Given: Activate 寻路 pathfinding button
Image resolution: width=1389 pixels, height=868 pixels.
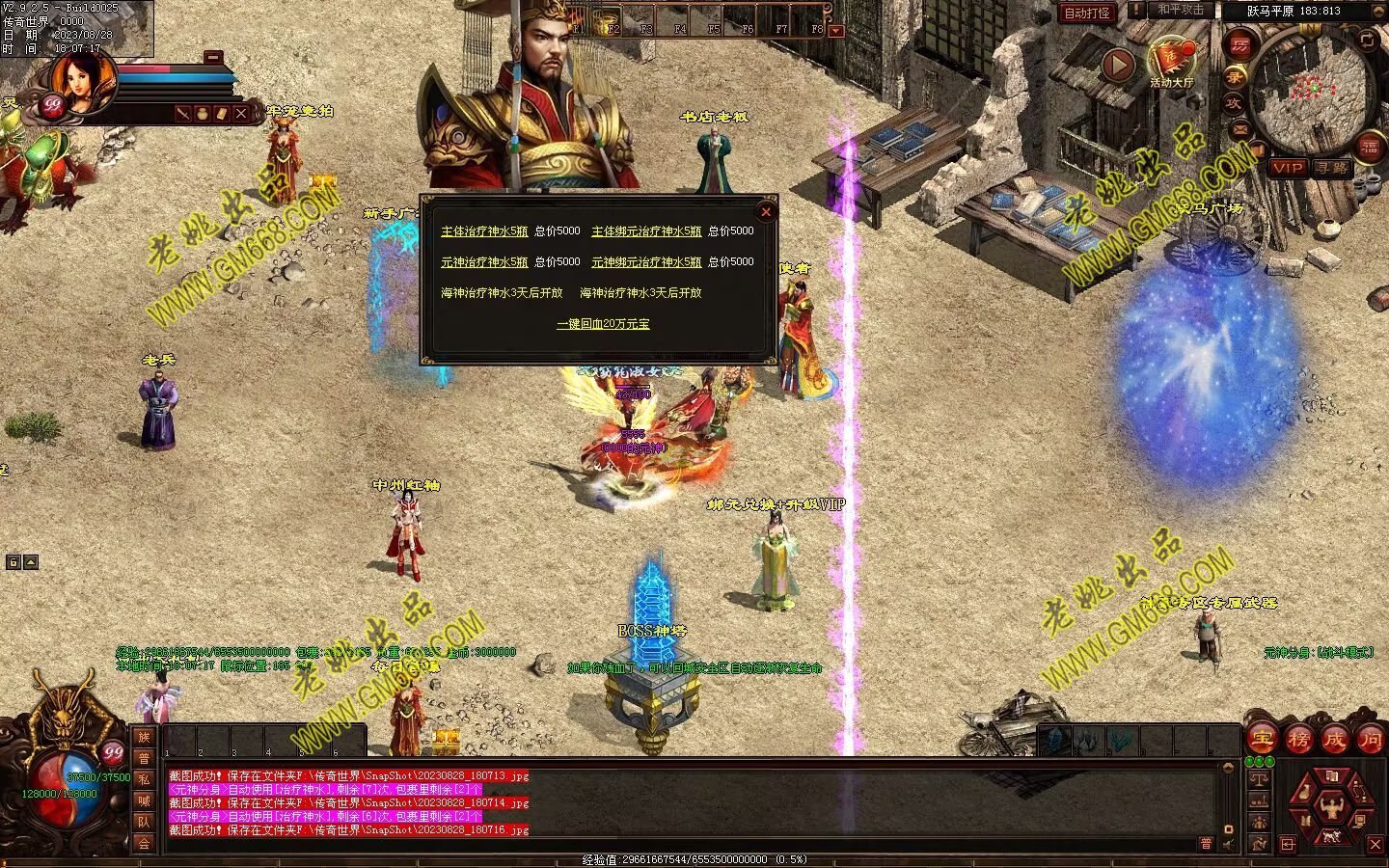Looking at the screenshot, I should pyautogui.click(x=1332, y=168).
